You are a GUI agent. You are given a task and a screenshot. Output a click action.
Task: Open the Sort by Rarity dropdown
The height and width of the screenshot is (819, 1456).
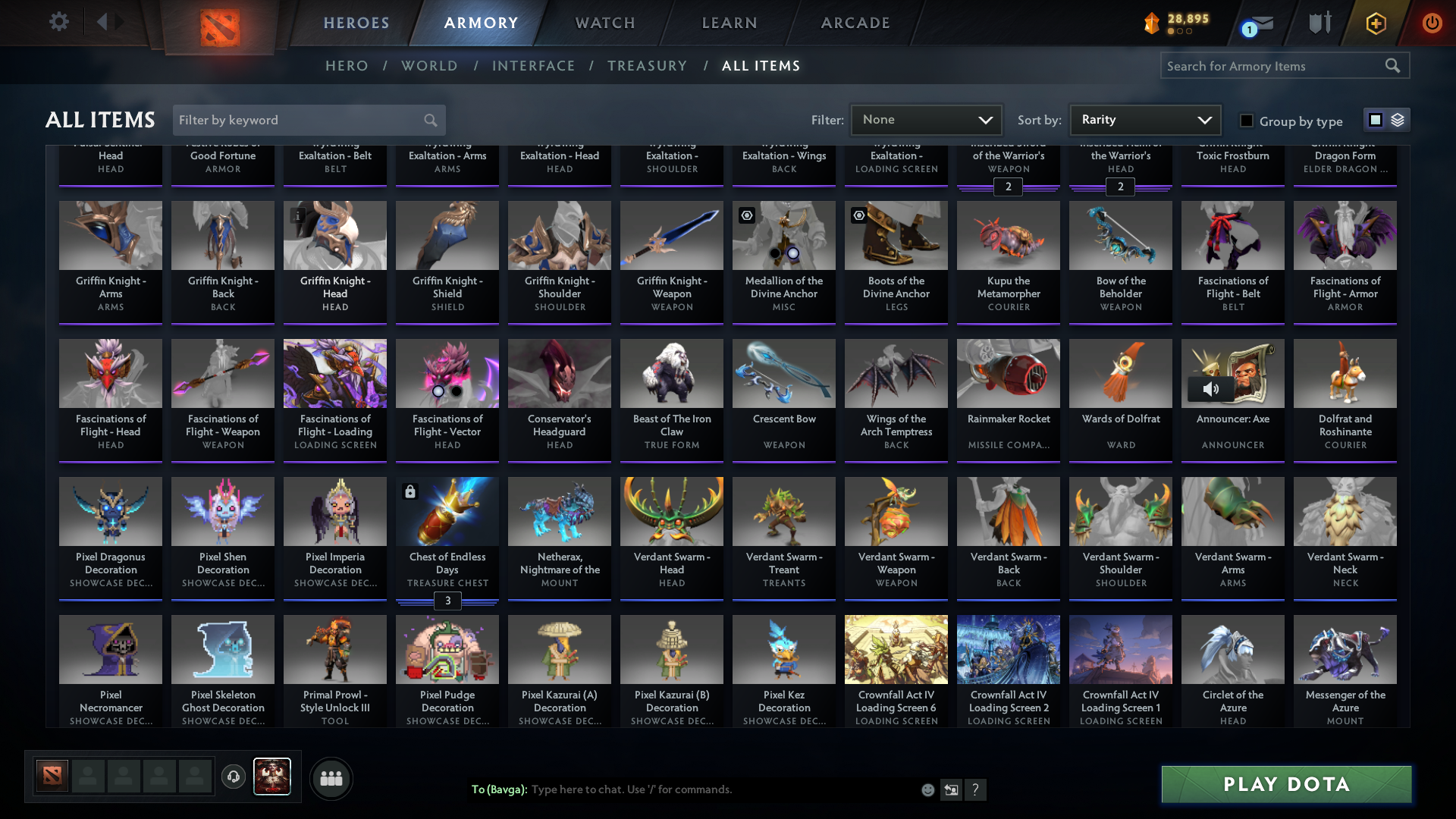tap(1144, 120)
